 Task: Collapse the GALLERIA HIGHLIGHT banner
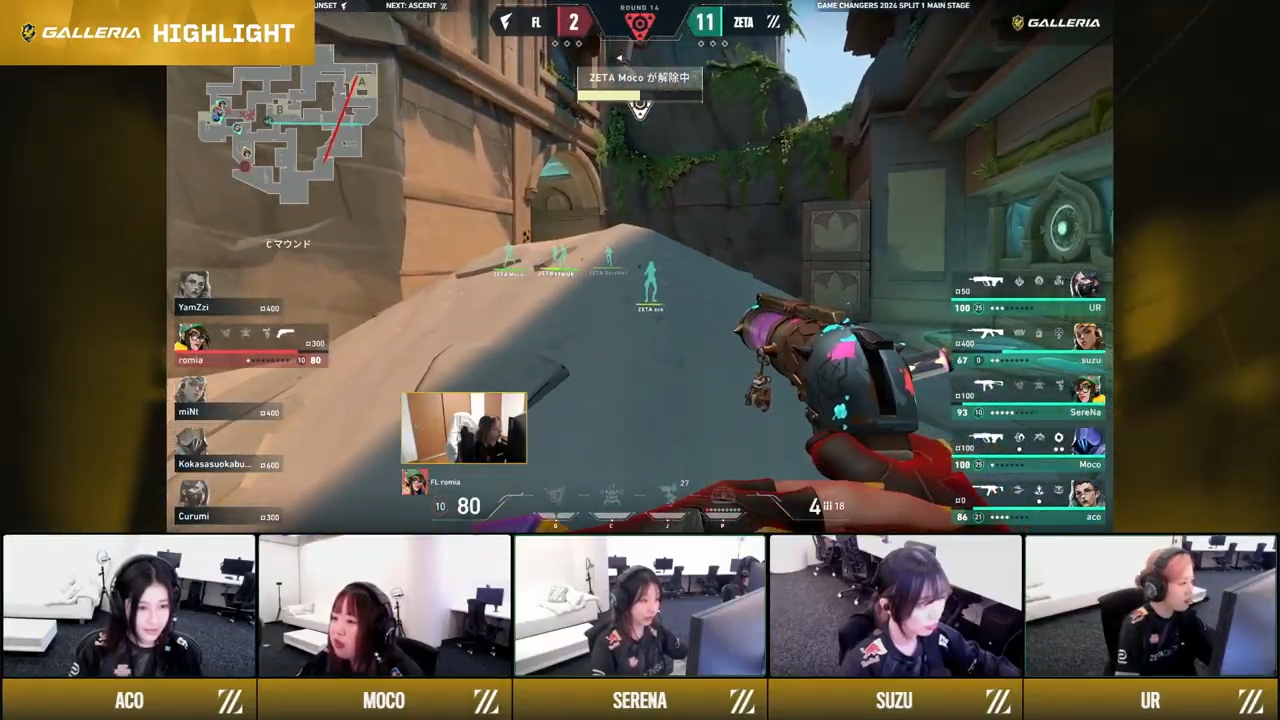coord(155,33)
